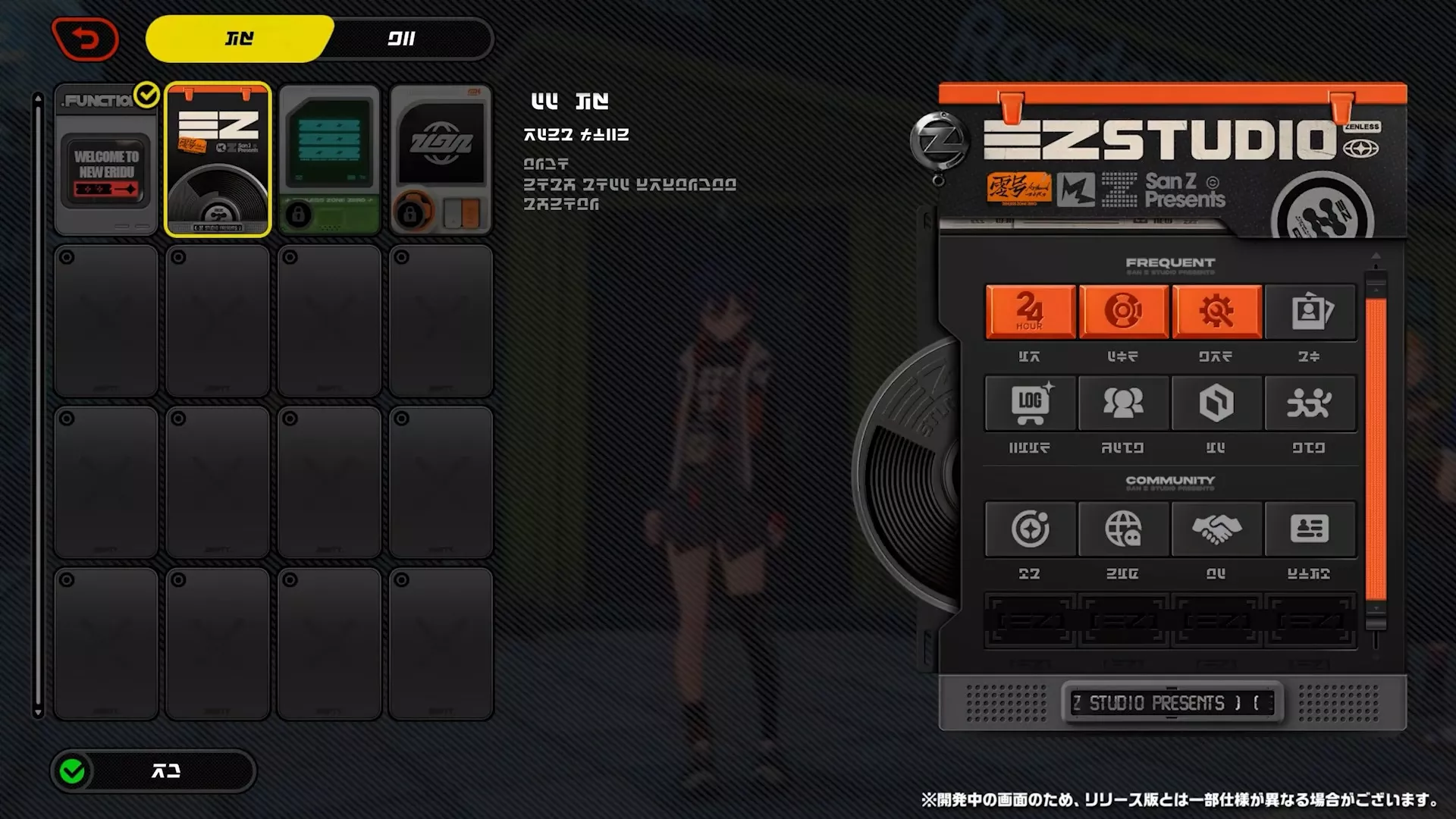Open the LOG login record icon
This screenshot has height=819, width=1456.
click(x=1029, y=403)
